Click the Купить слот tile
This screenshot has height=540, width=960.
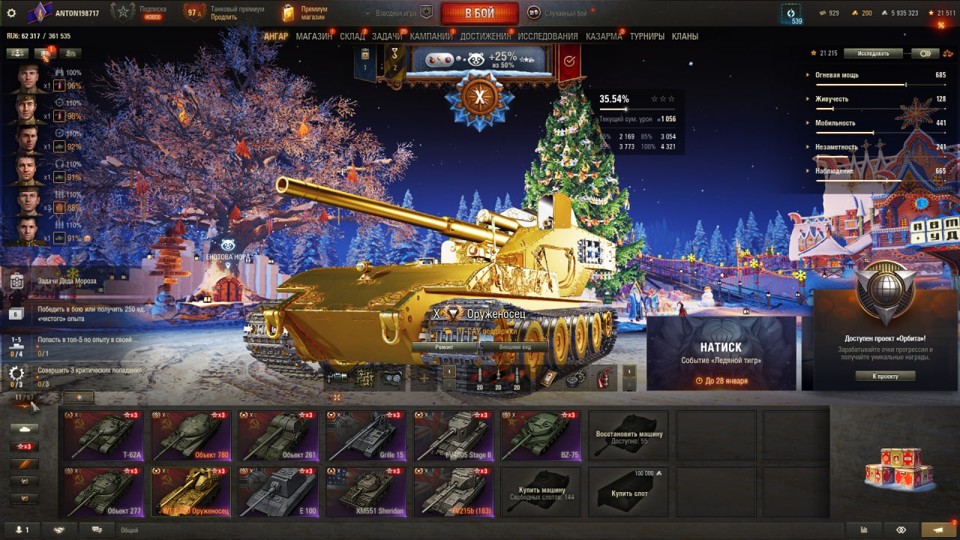[628, 492]
